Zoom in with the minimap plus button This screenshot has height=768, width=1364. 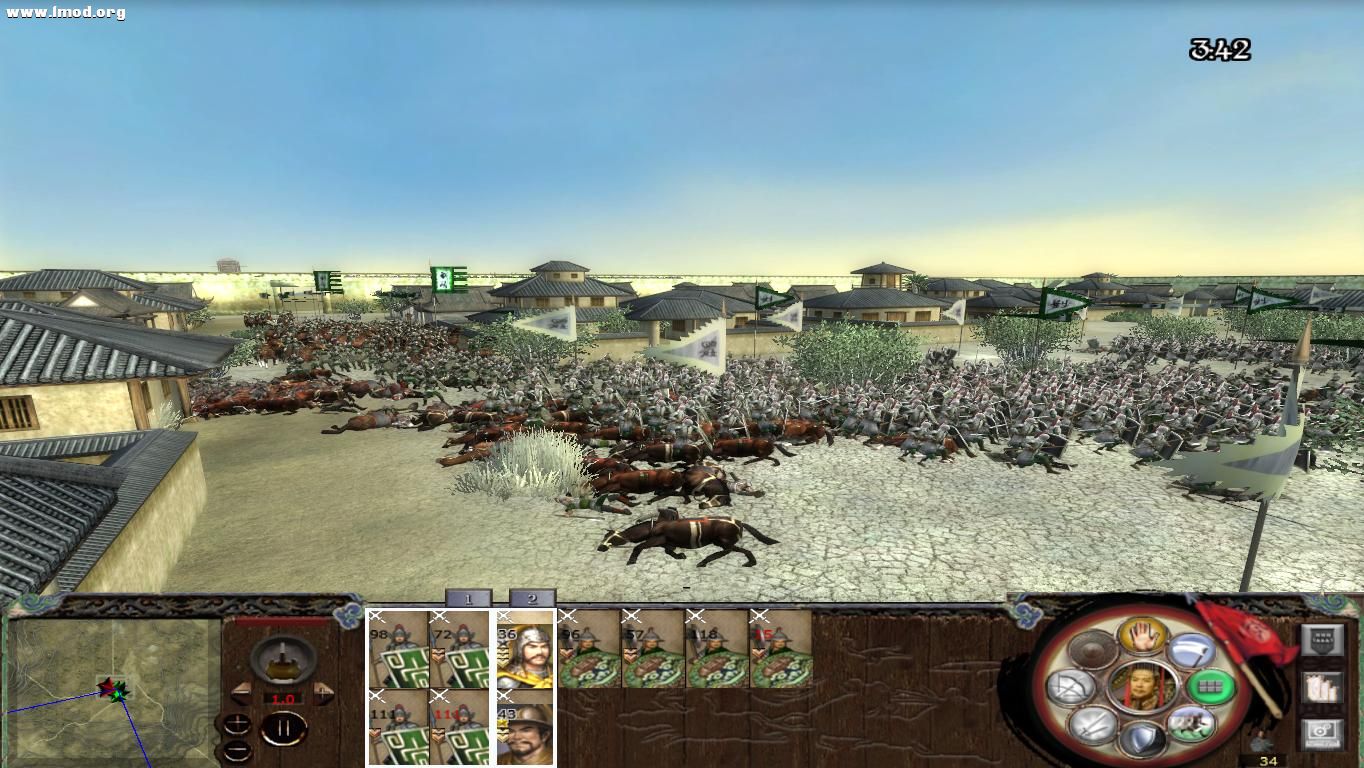tap(237, 723)
